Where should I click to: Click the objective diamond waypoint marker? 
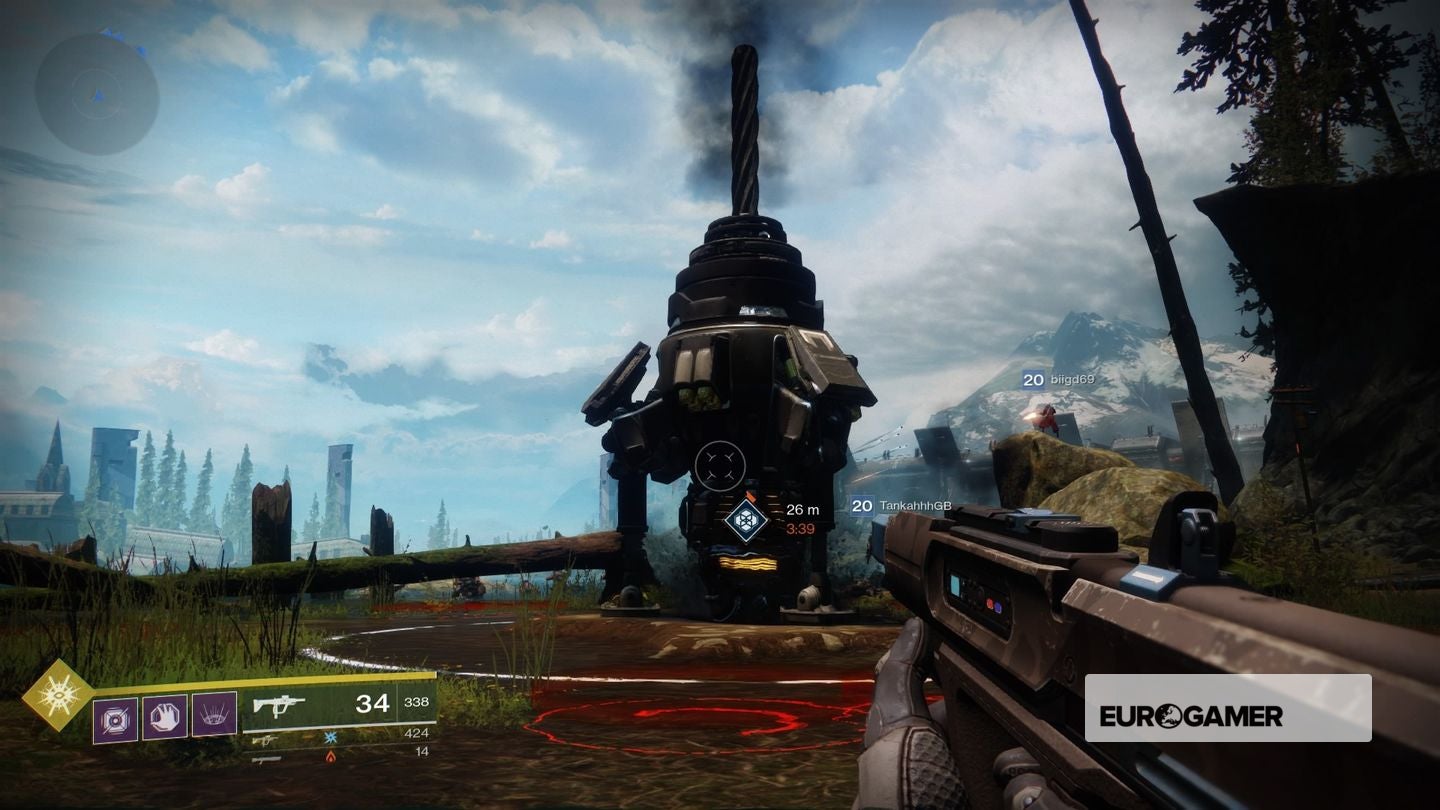[x=746, y=521]
